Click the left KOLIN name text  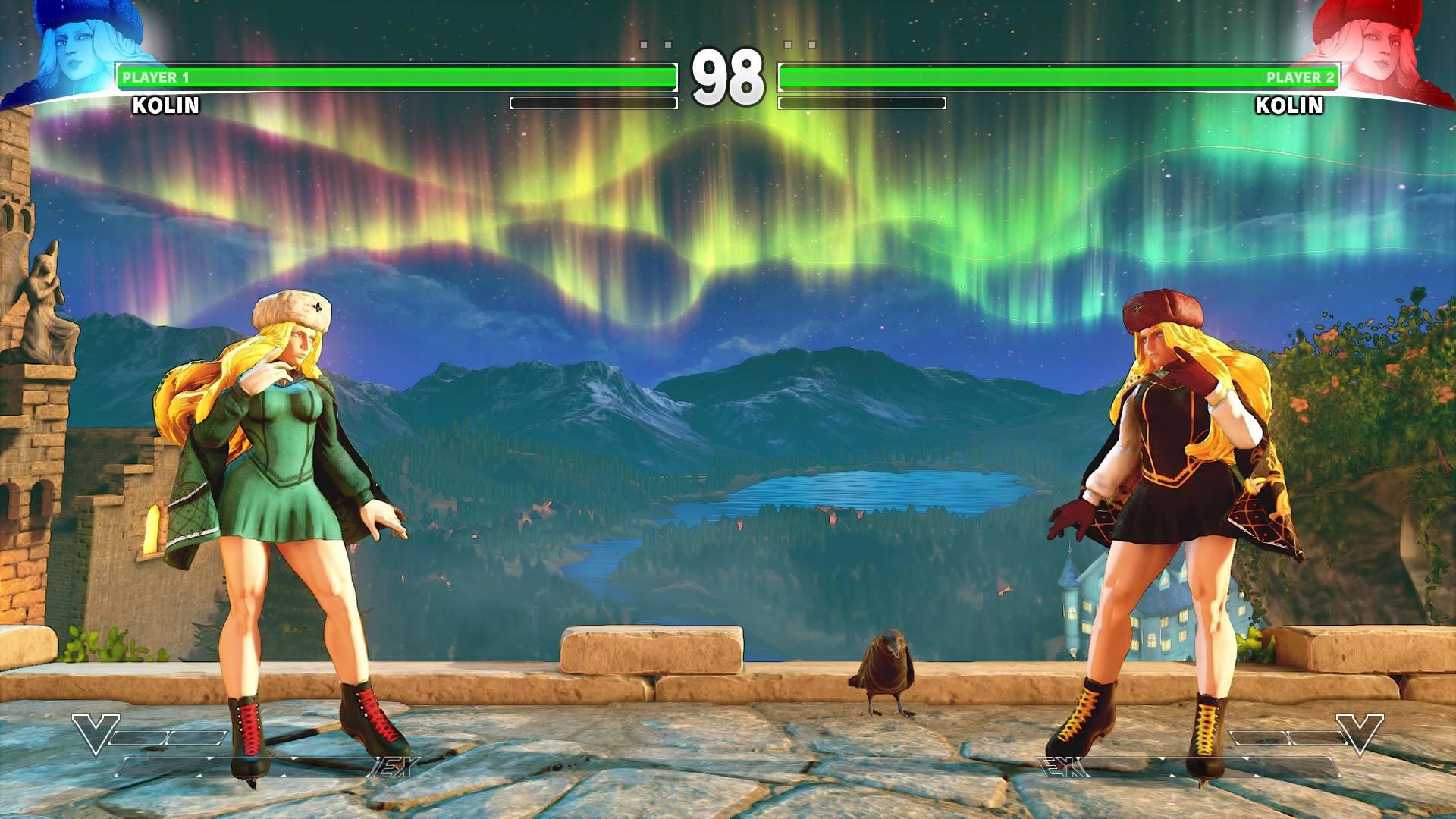[165, 106]
